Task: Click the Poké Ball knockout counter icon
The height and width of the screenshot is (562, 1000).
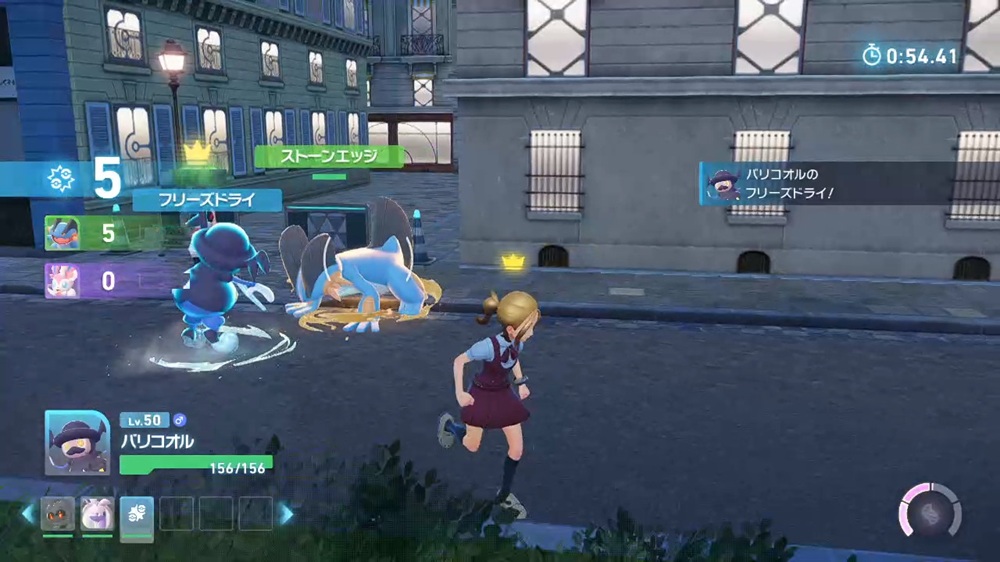Action: point(59,180)
